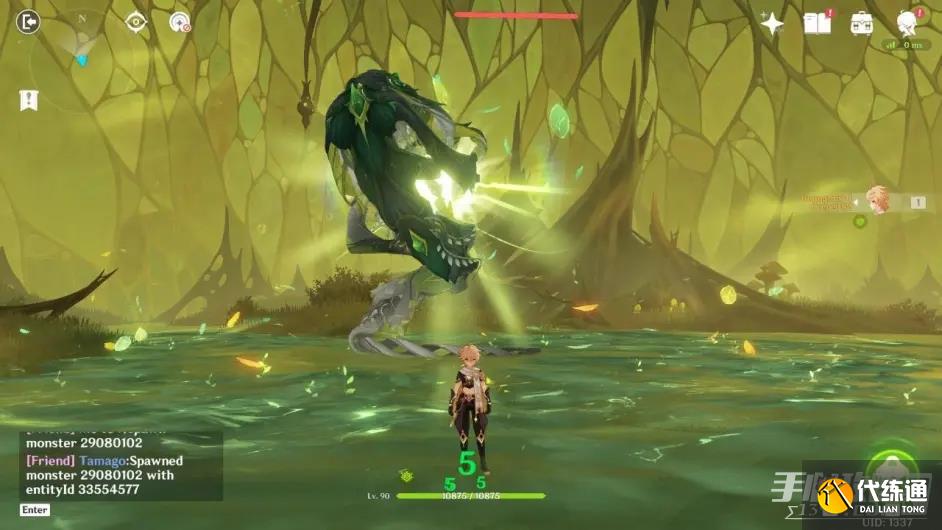Open the Paimon menu icon
The image size is (942, 530).
[x=908, y=22]
